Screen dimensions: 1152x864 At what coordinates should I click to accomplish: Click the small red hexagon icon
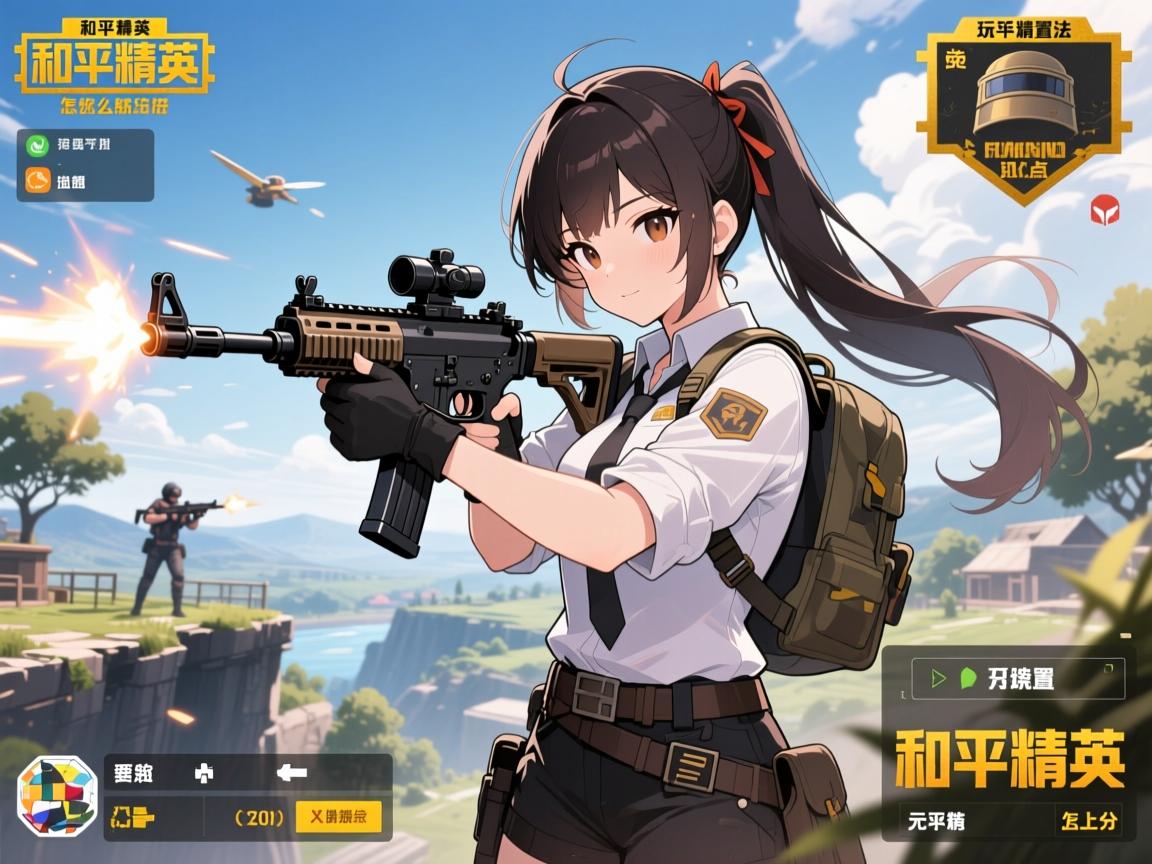coord(1104,209)
